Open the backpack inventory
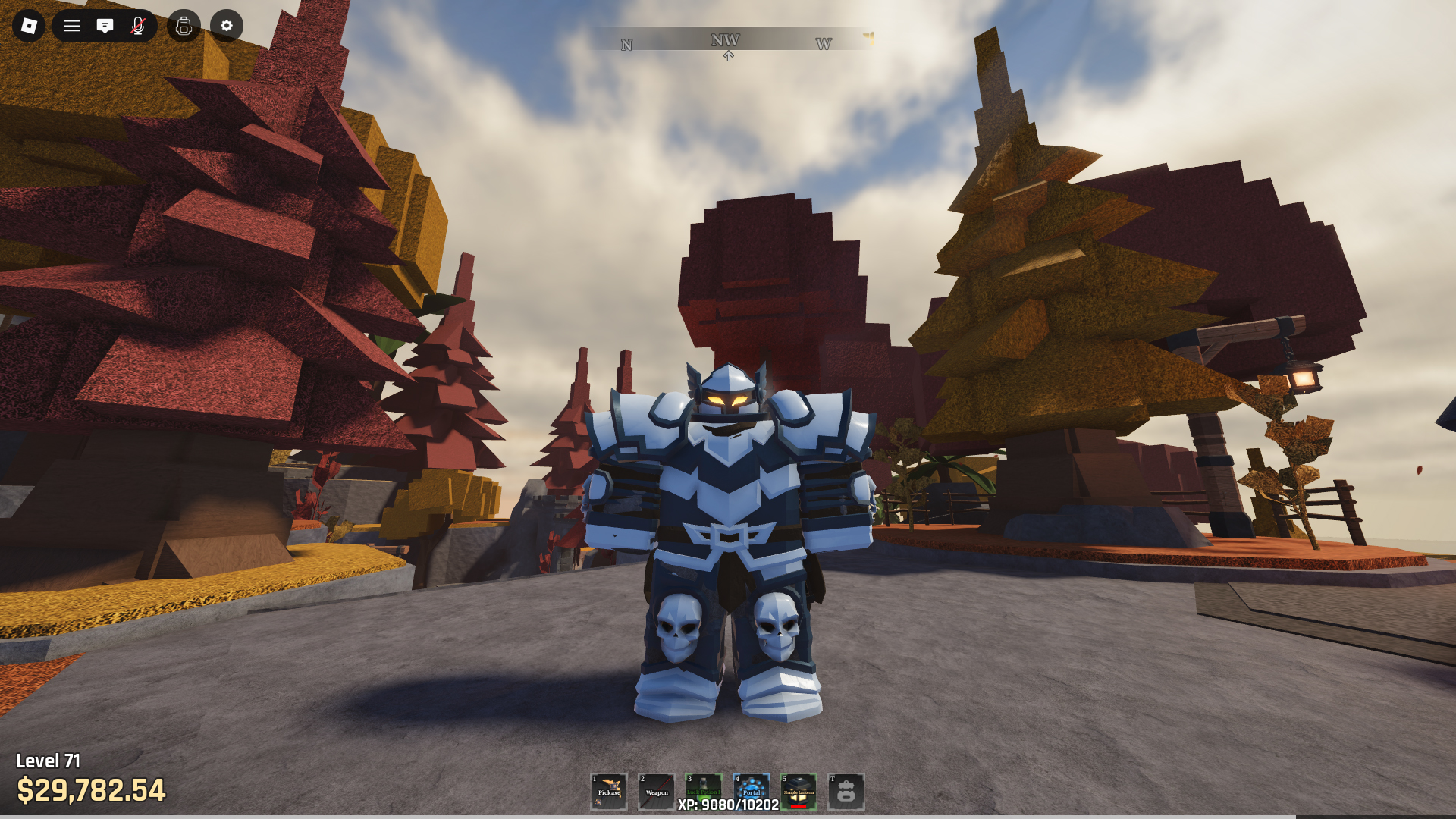The height and width of the screenshot is (819, 1456). click(184, 26)
